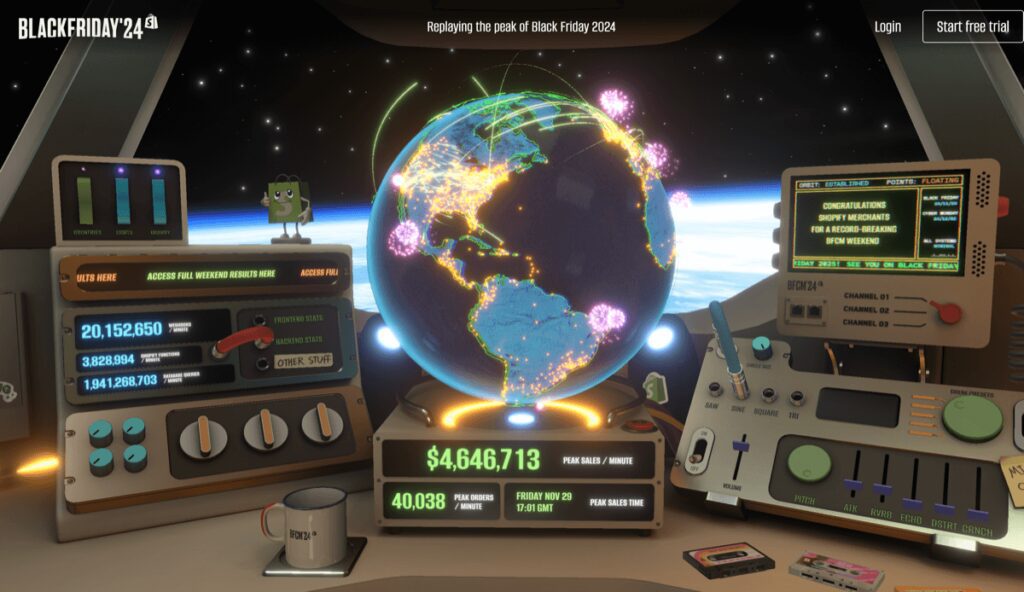Tap the green PITCH pad

(x=809, y=465)
